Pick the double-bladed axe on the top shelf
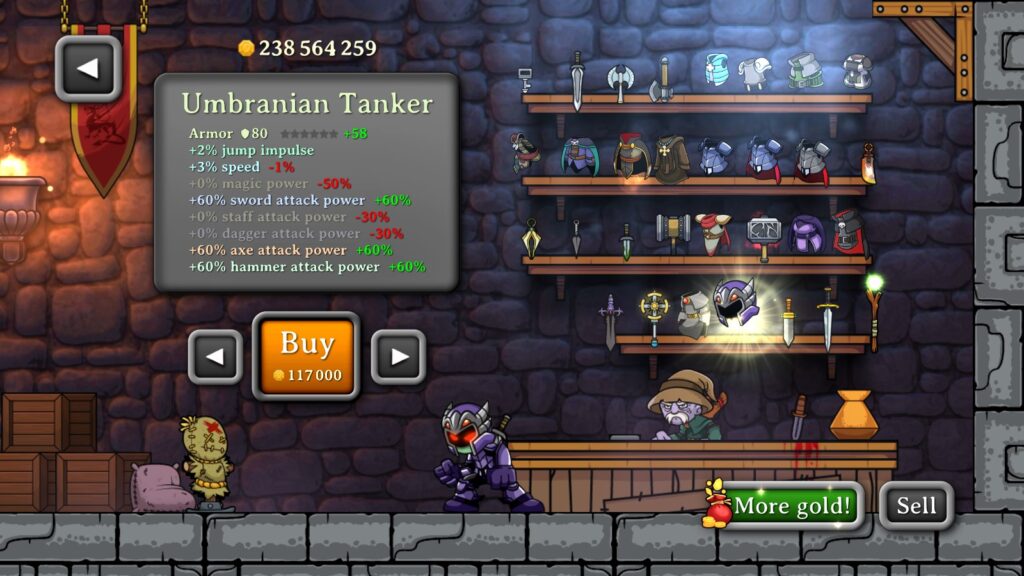Screen dimensions: 1024x576 pos(620,82)
